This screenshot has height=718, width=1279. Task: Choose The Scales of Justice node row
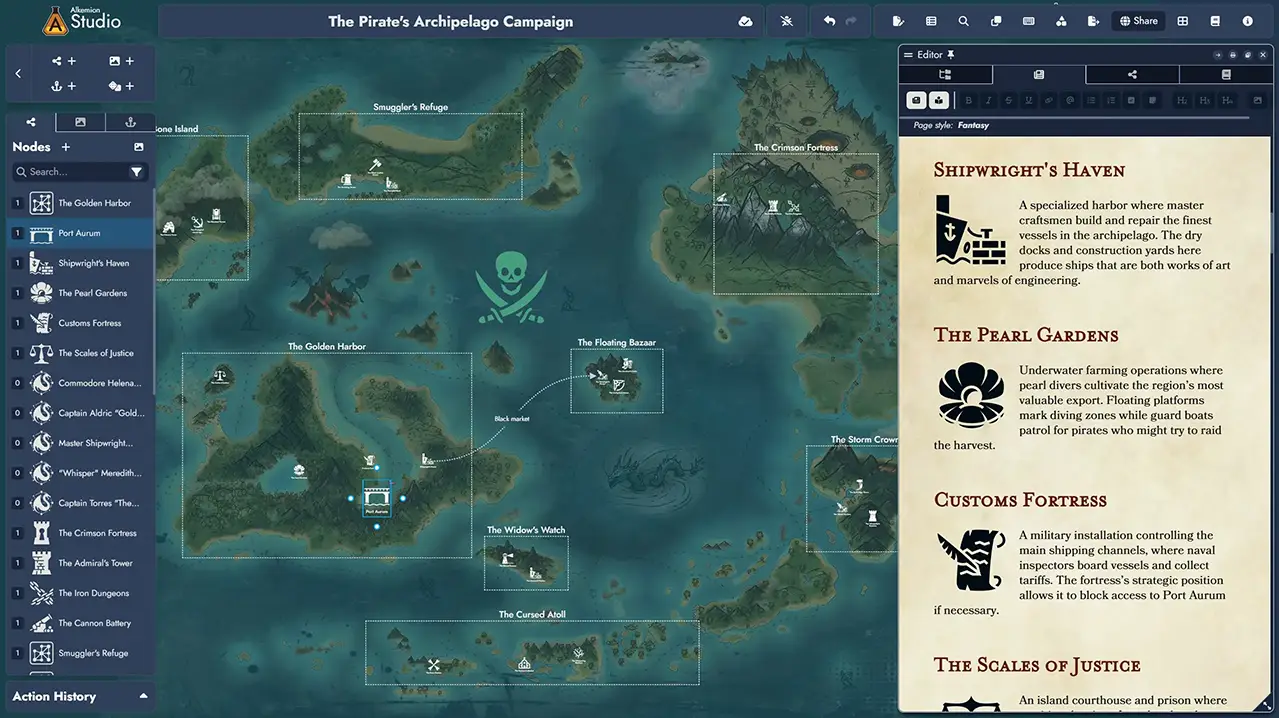pos(95,353)
